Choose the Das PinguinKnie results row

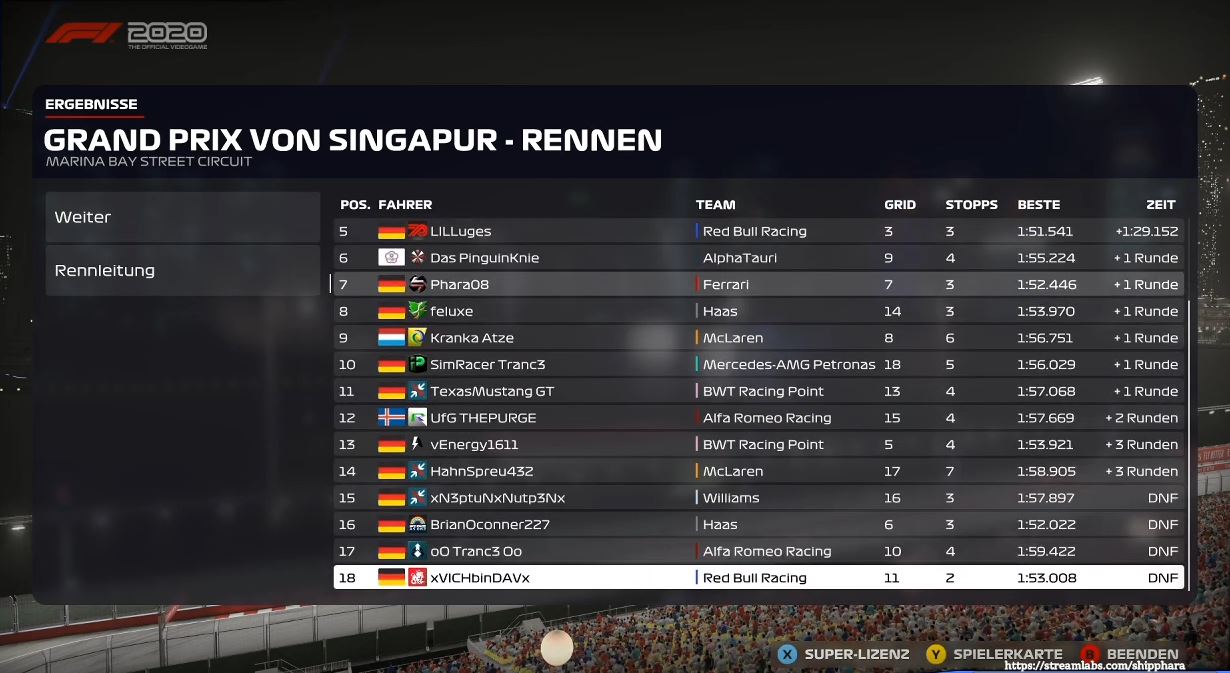coord(758,258)
